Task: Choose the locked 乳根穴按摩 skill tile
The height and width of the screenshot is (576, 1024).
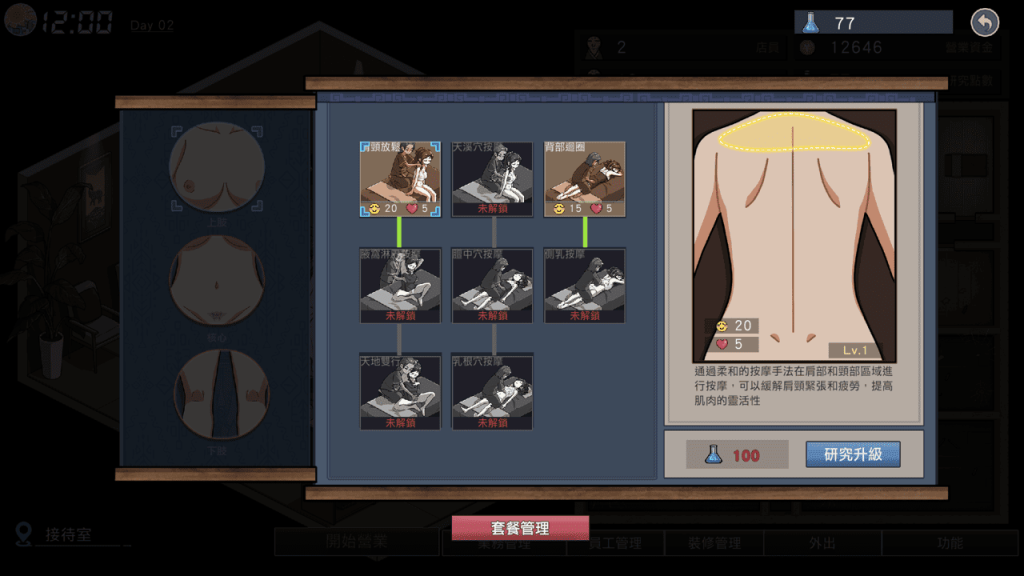Action: pos(492,391)
